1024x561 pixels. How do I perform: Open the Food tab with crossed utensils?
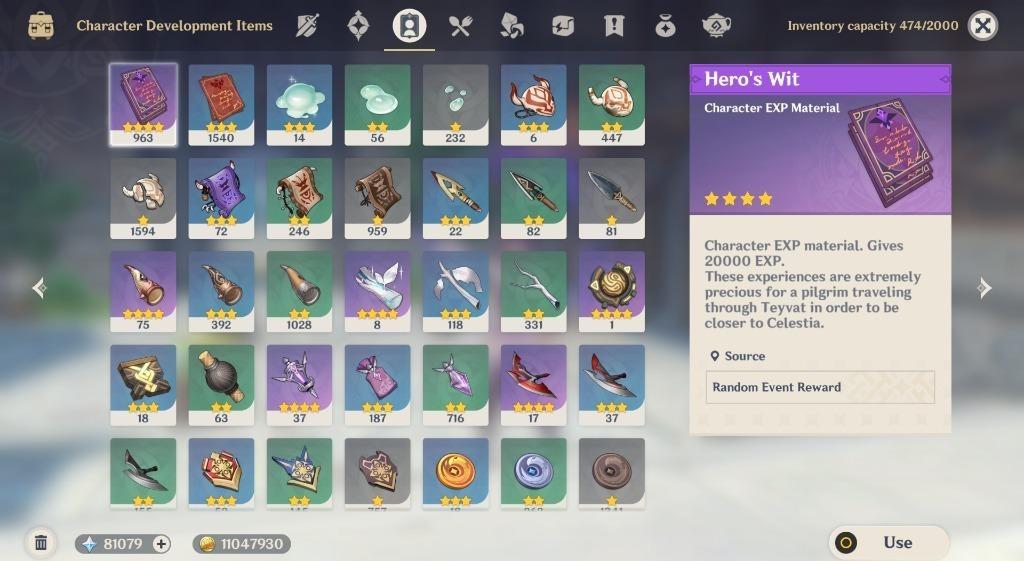pyautogui.click(x=461, y=26)
